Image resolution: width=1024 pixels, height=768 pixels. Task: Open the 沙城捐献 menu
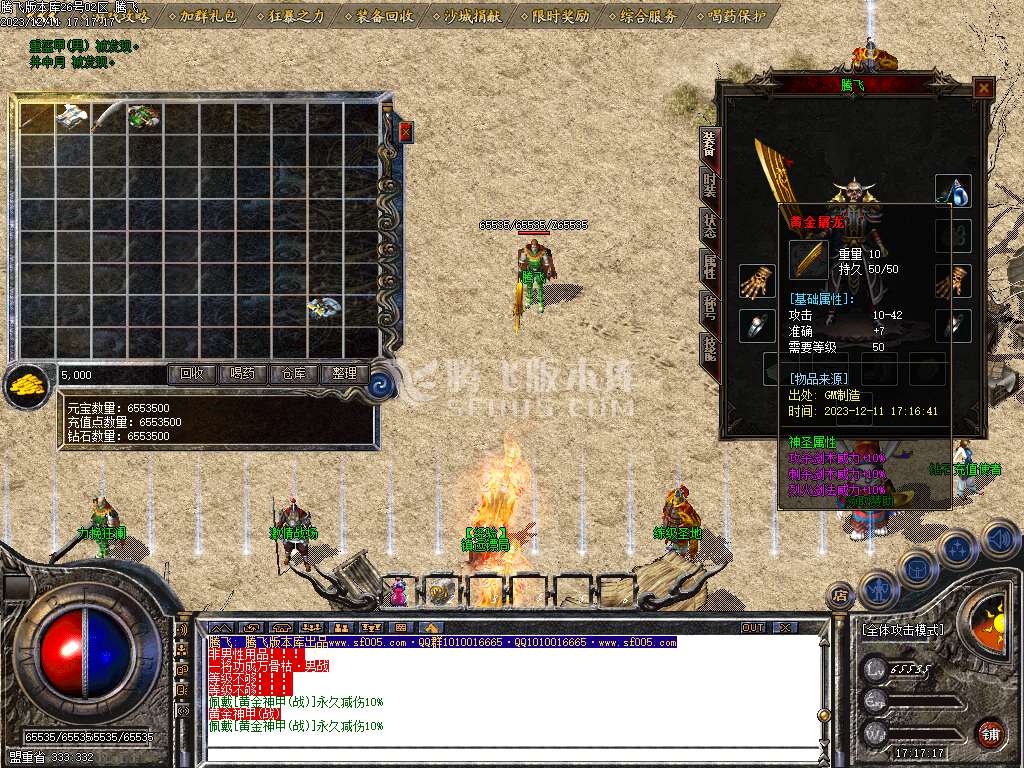point(471,15)
